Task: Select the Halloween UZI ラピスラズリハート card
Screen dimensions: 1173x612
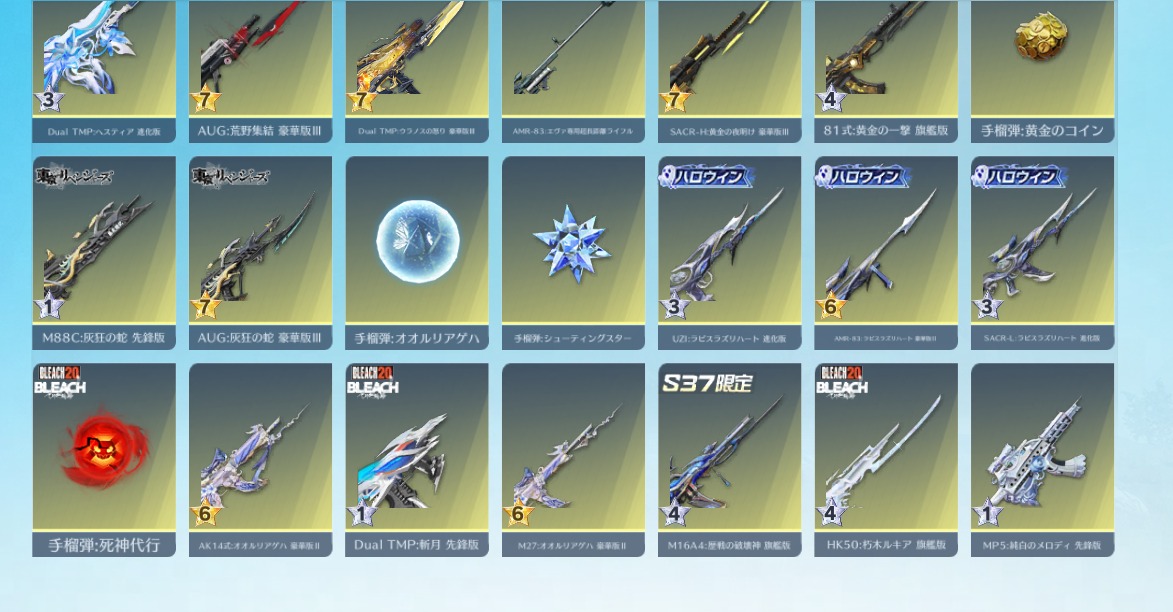Action: click(x=729, y=250)
